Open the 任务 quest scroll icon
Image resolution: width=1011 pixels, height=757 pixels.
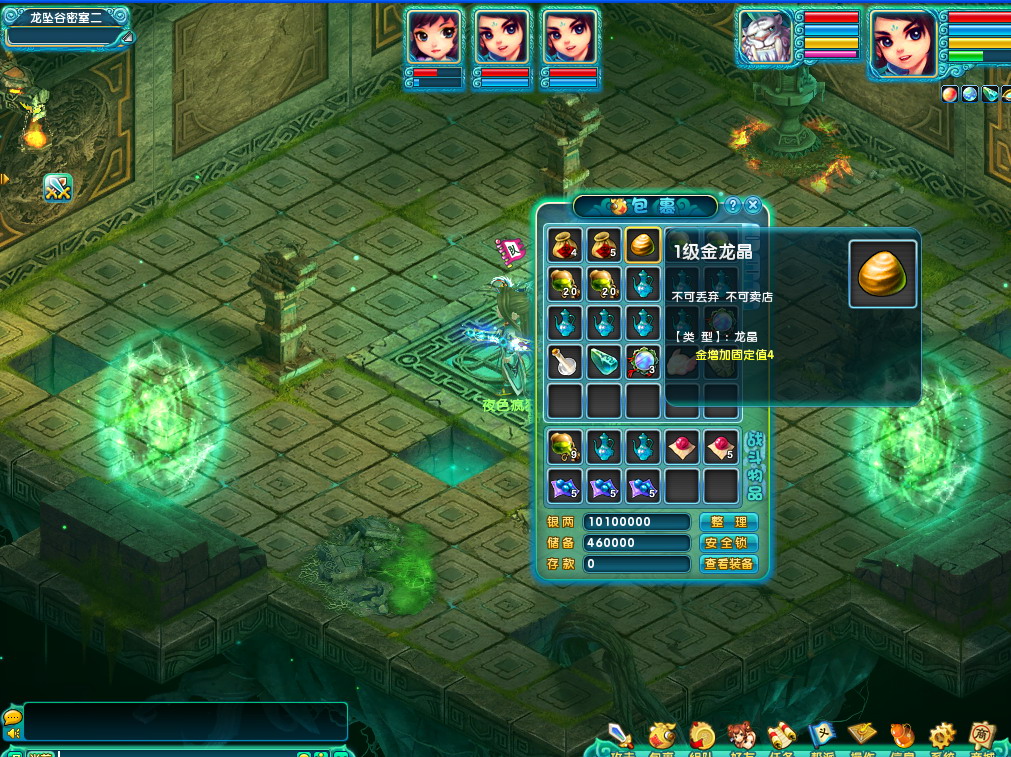781,737
